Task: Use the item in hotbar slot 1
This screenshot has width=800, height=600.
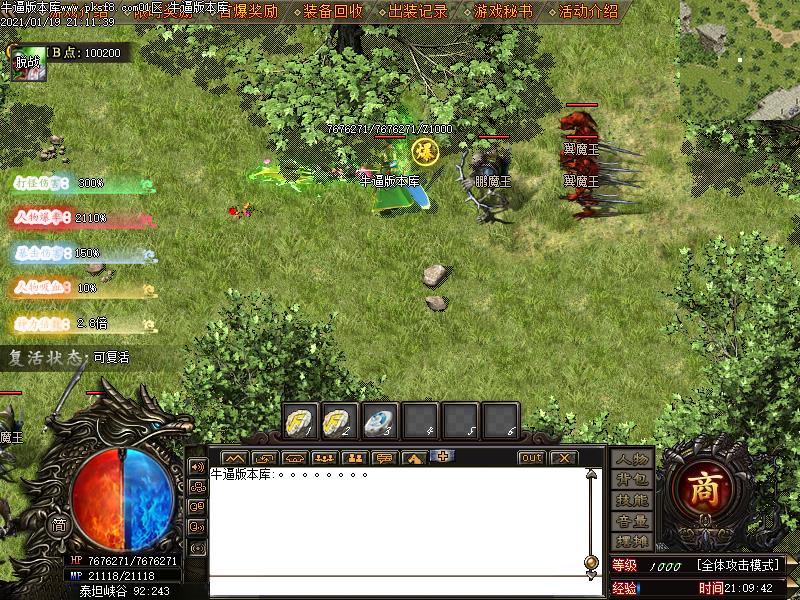Action: pyautogui.click(x=301, y=420)
